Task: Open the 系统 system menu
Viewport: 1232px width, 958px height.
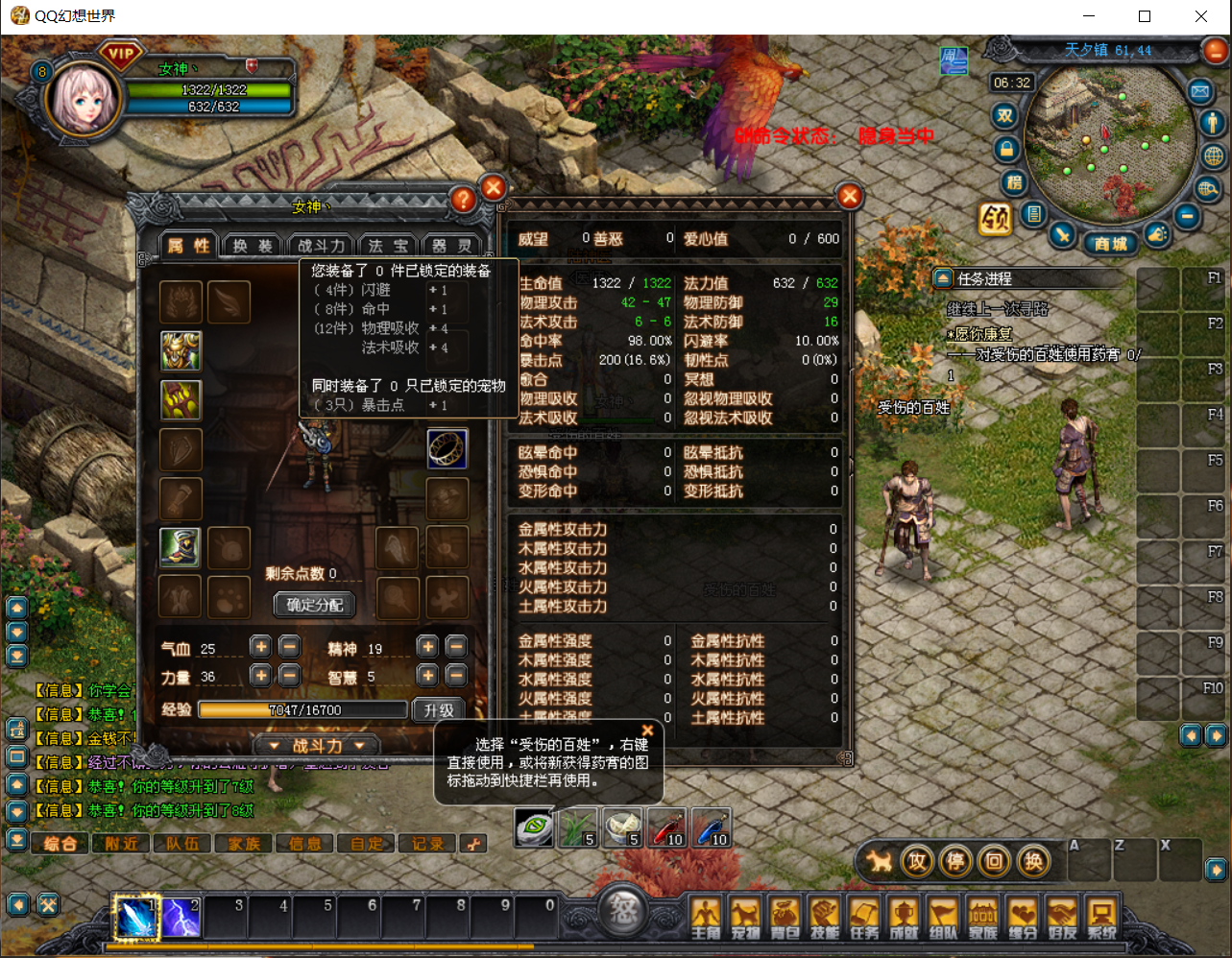Action: (1101, 919)
